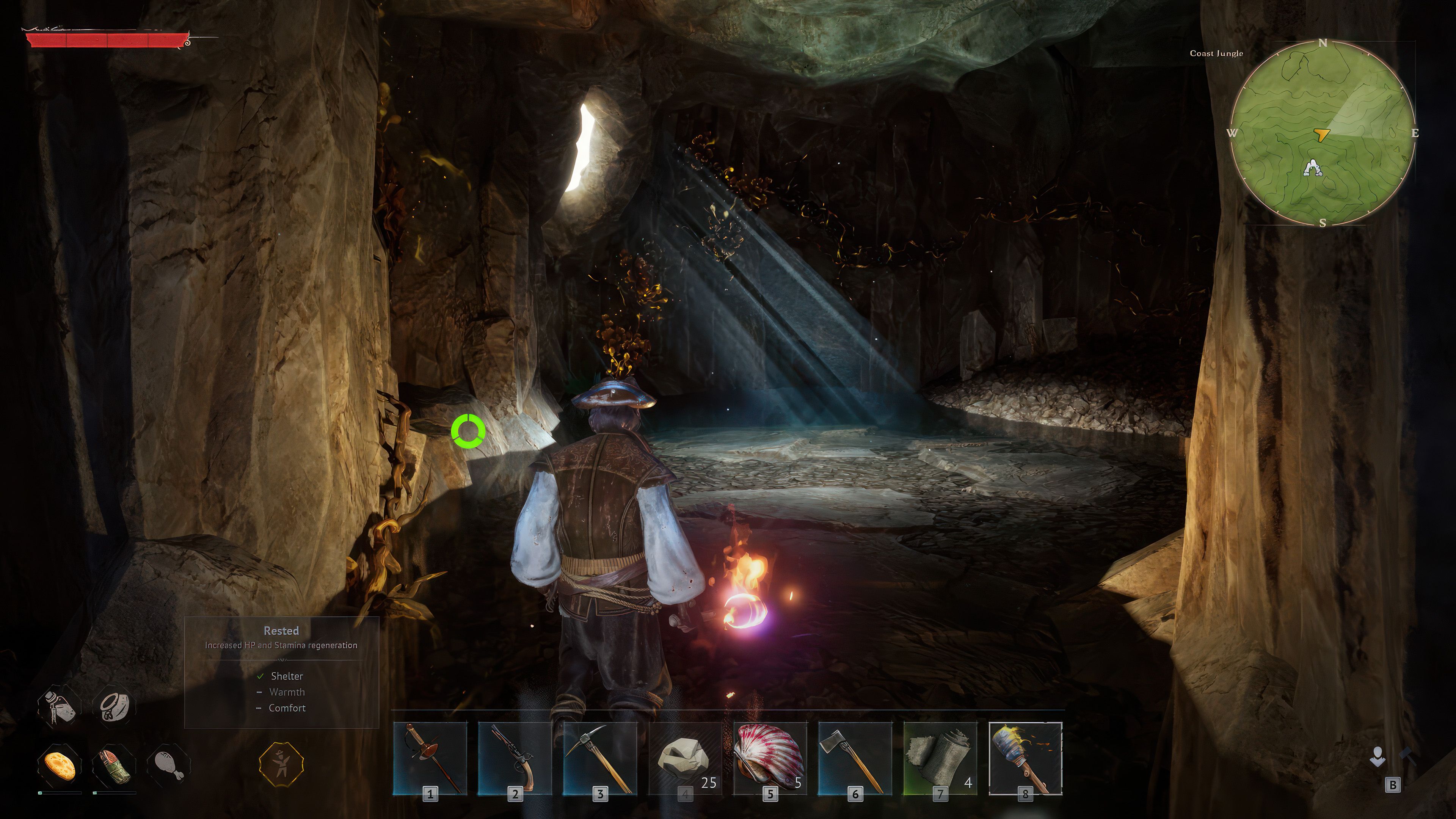This screenshot has height=819, width=1456.
Task: Click the empty drumstick food slot
Action: pos(168,765)
